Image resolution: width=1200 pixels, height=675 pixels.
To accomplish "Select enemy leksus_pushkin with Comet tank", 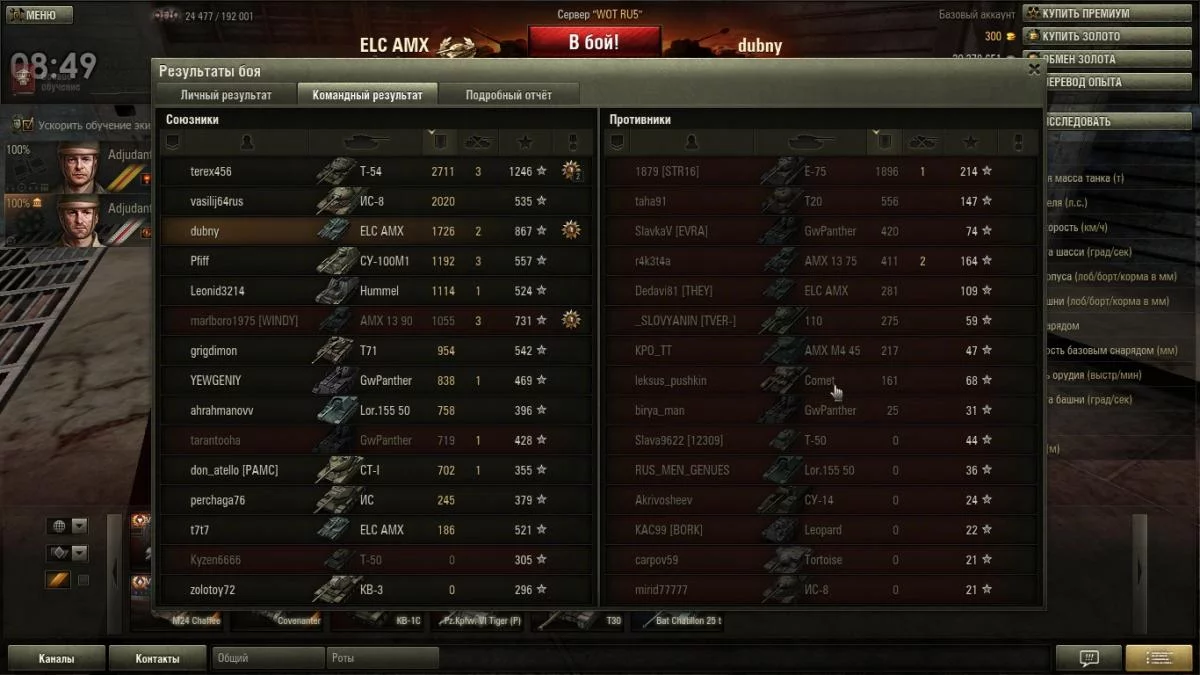I will (671, 381).
